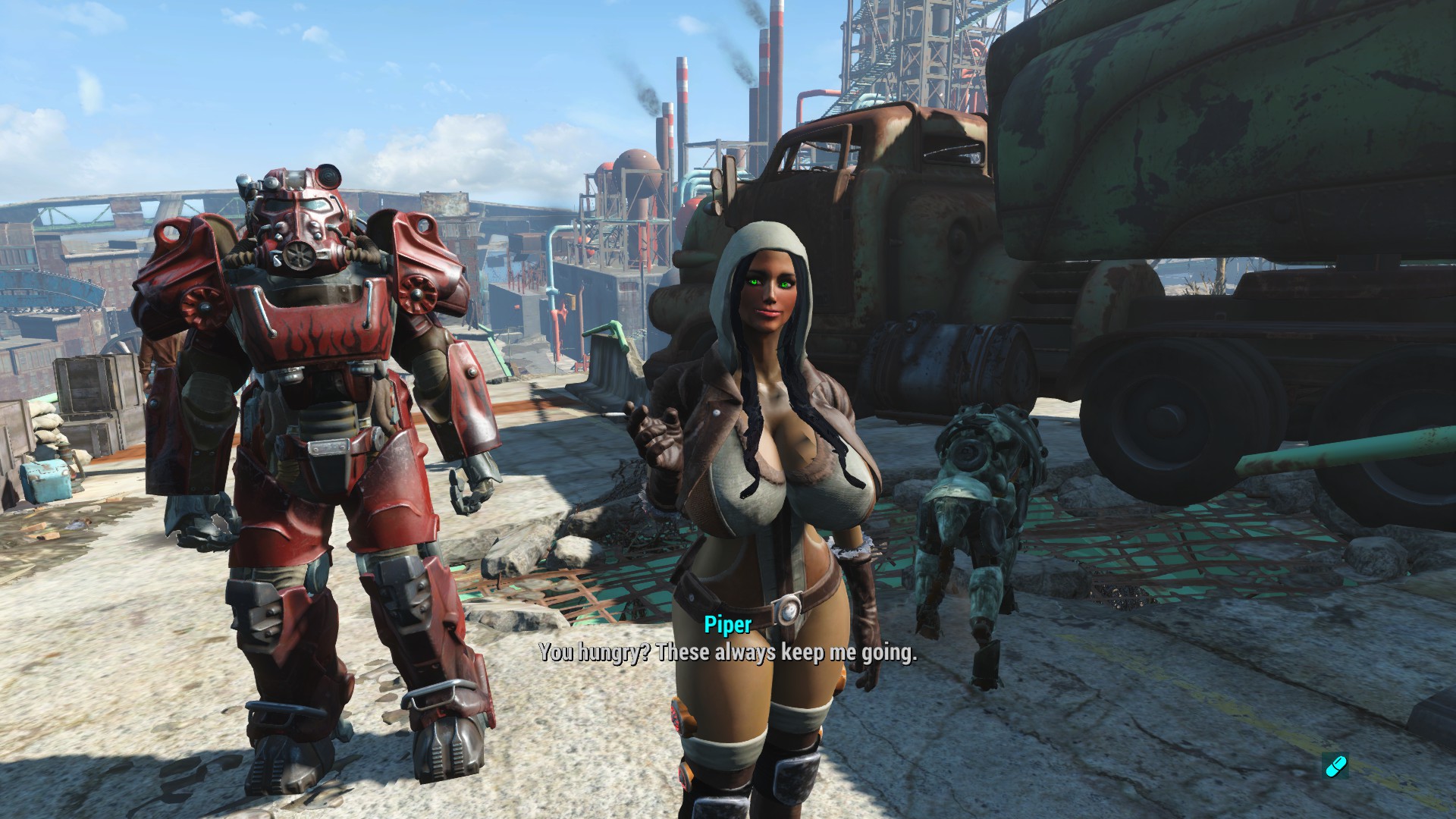1456x819 pixels.
Task: Click the pill status effect icon
Action: (x=1335, y=766)
